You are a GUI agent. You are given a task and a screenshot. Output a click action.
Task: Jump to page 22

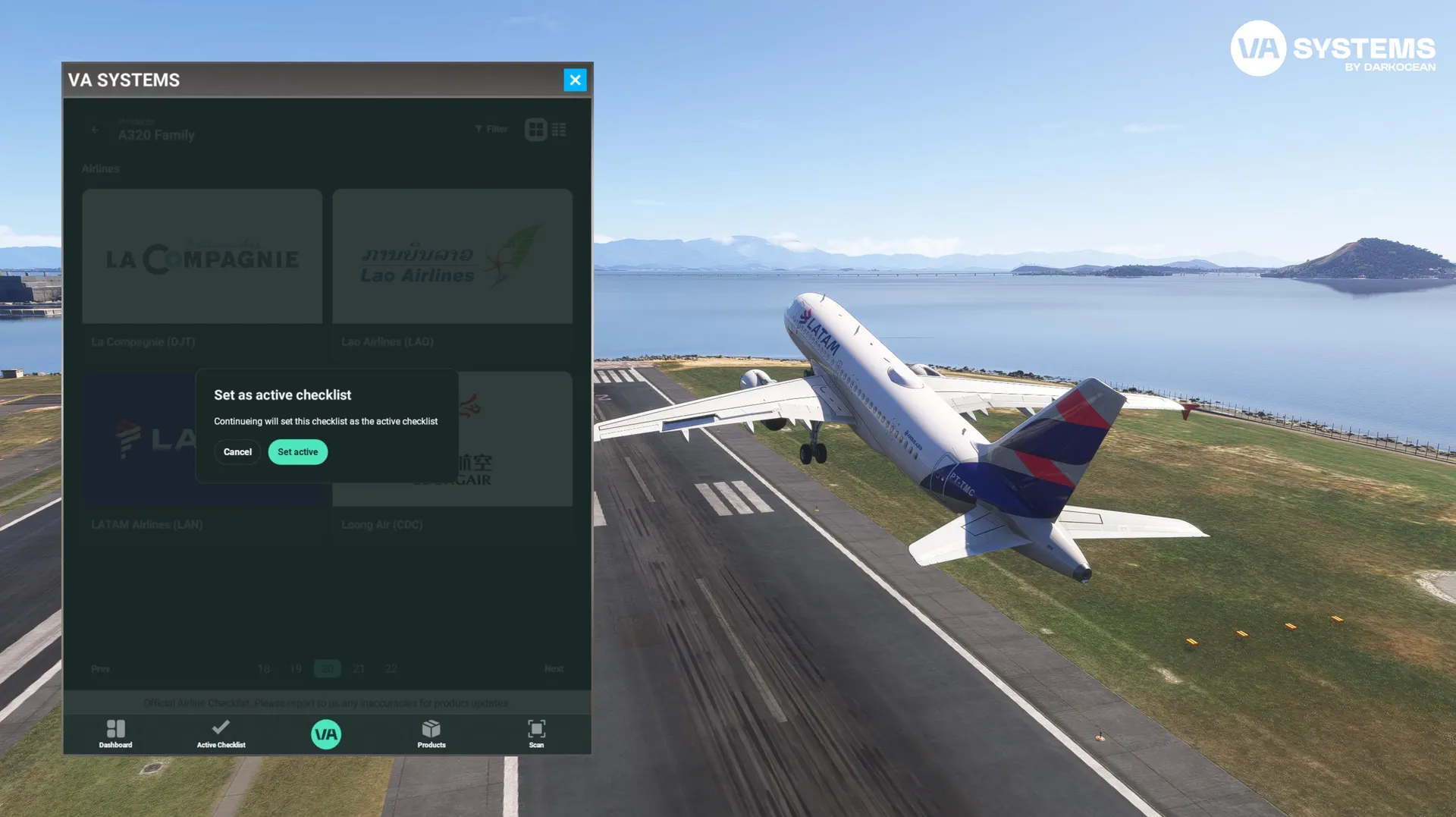[391, 668]
